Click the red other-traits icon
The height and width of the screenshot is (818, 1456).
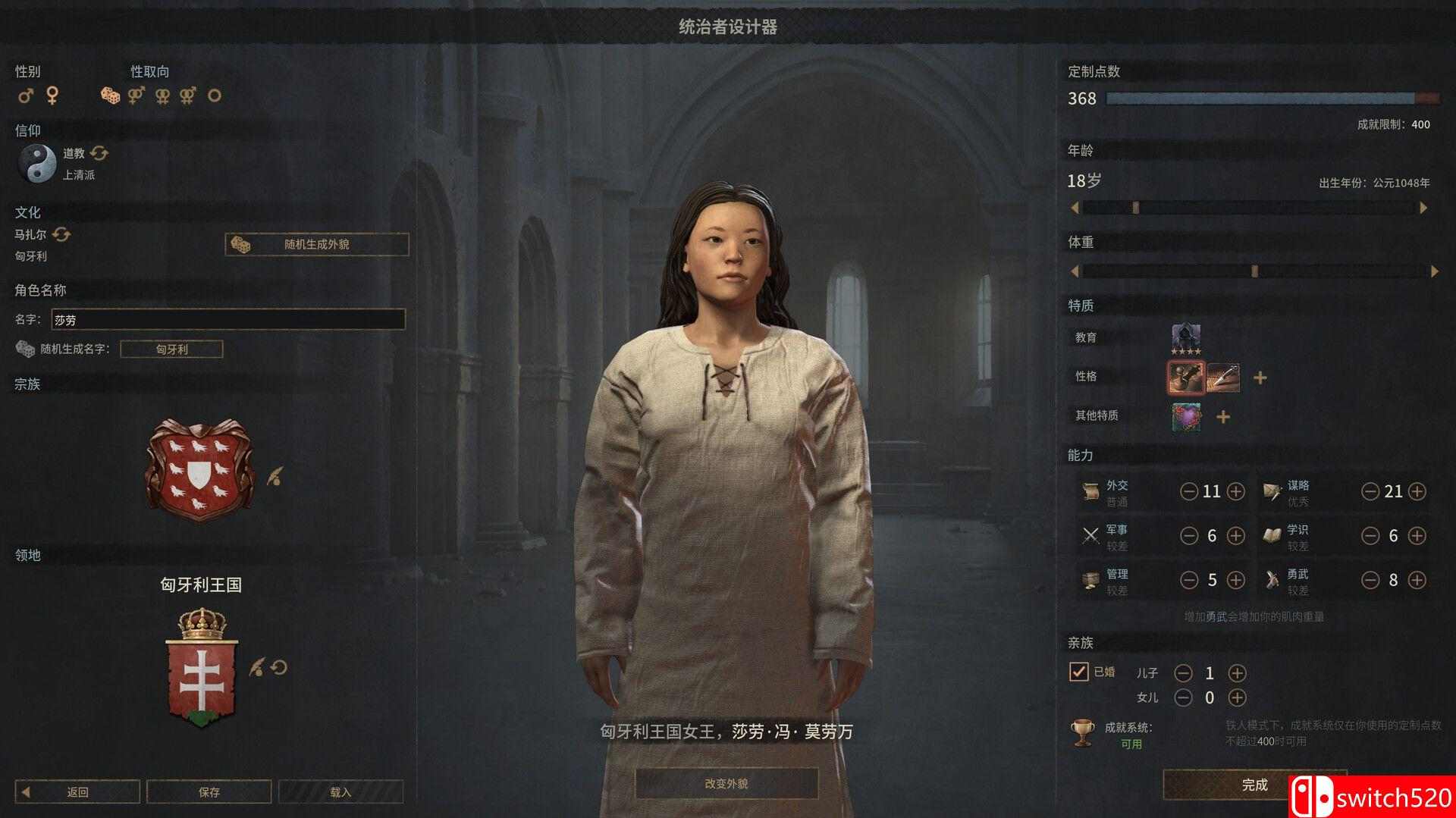point(1184,416)
